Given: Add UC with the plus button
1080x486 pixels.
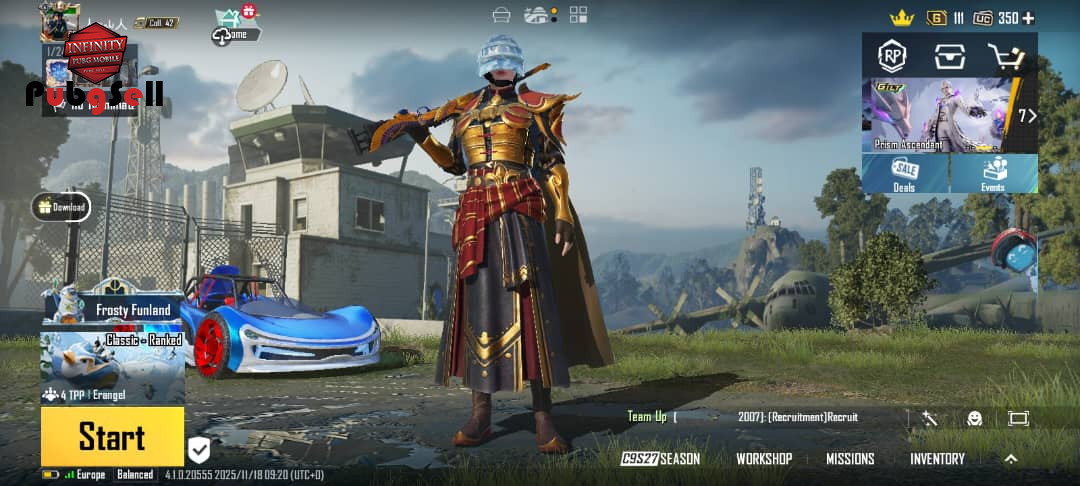Looking at the screenshot, I should (1028, 18).
